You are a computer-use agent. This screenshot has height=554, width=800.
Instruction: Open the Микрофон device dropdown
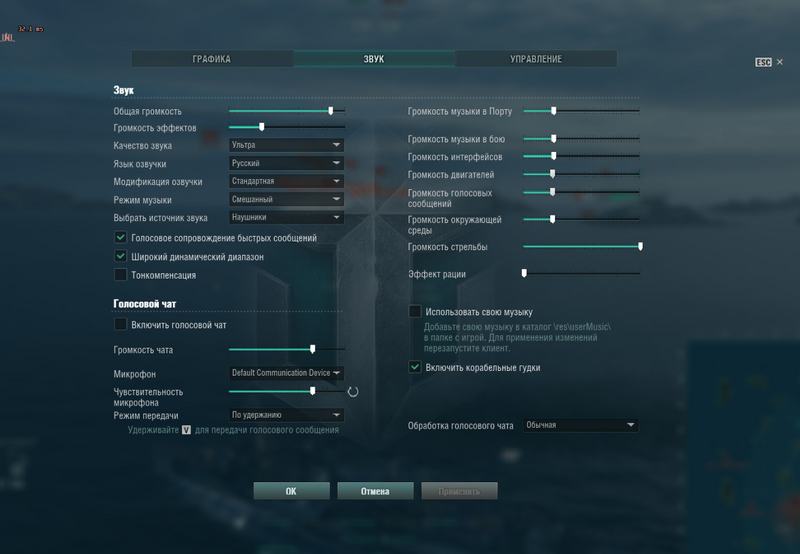[286, 373]
